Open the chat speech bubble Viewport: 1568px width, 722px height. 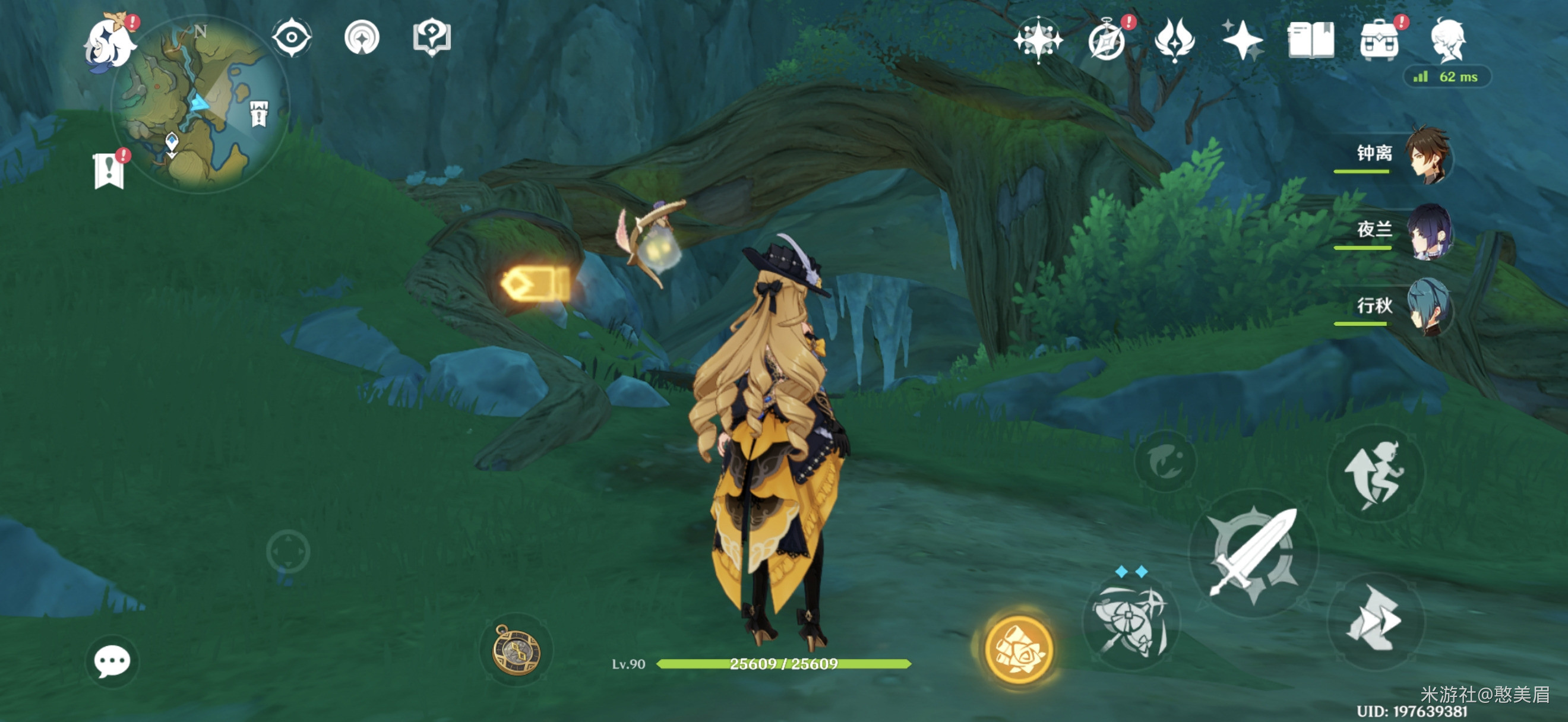112,661
